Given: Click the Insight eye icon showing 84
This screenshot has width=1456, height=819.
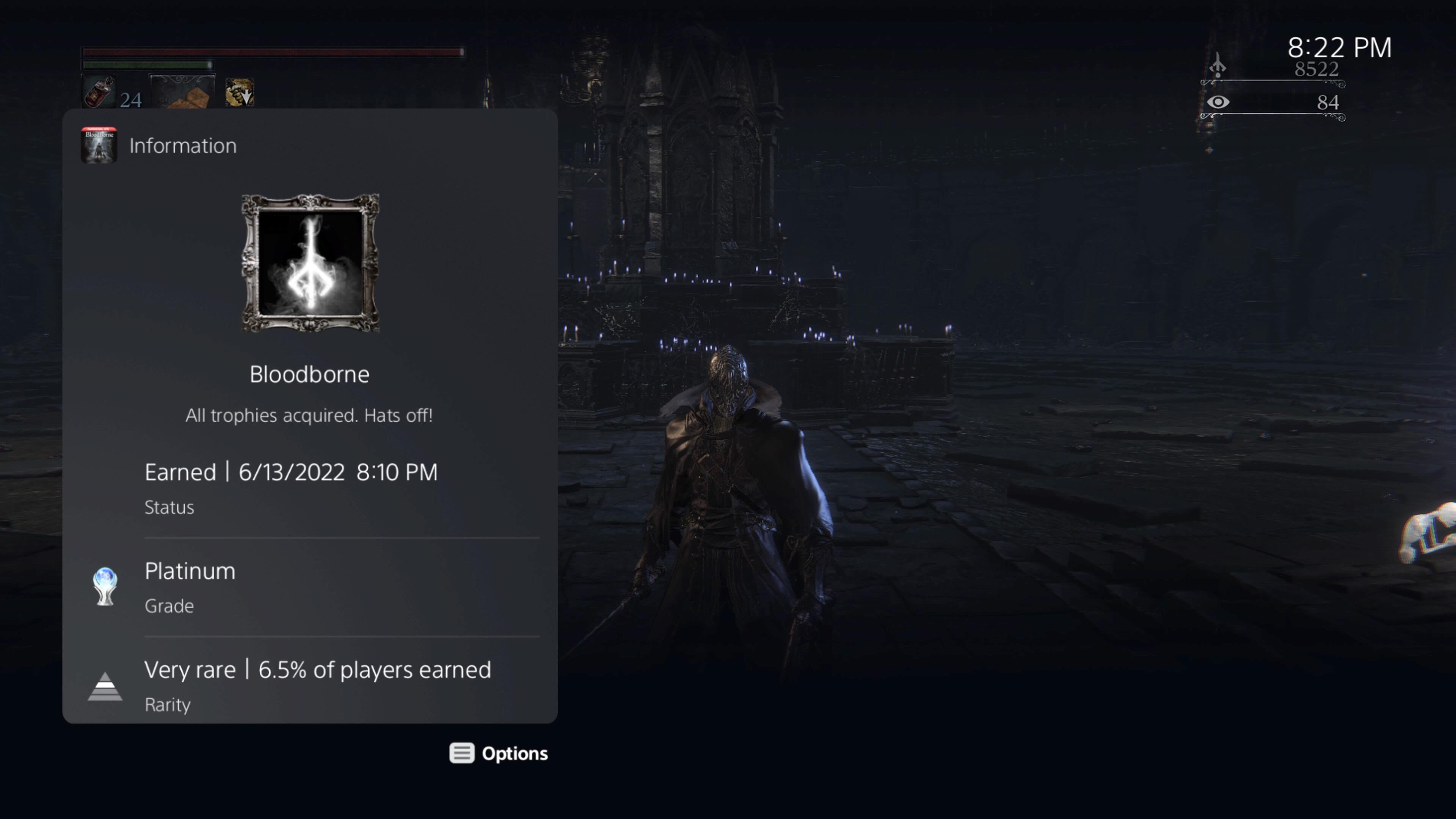Looking at the screenshot, I should tap(1219, 102).
